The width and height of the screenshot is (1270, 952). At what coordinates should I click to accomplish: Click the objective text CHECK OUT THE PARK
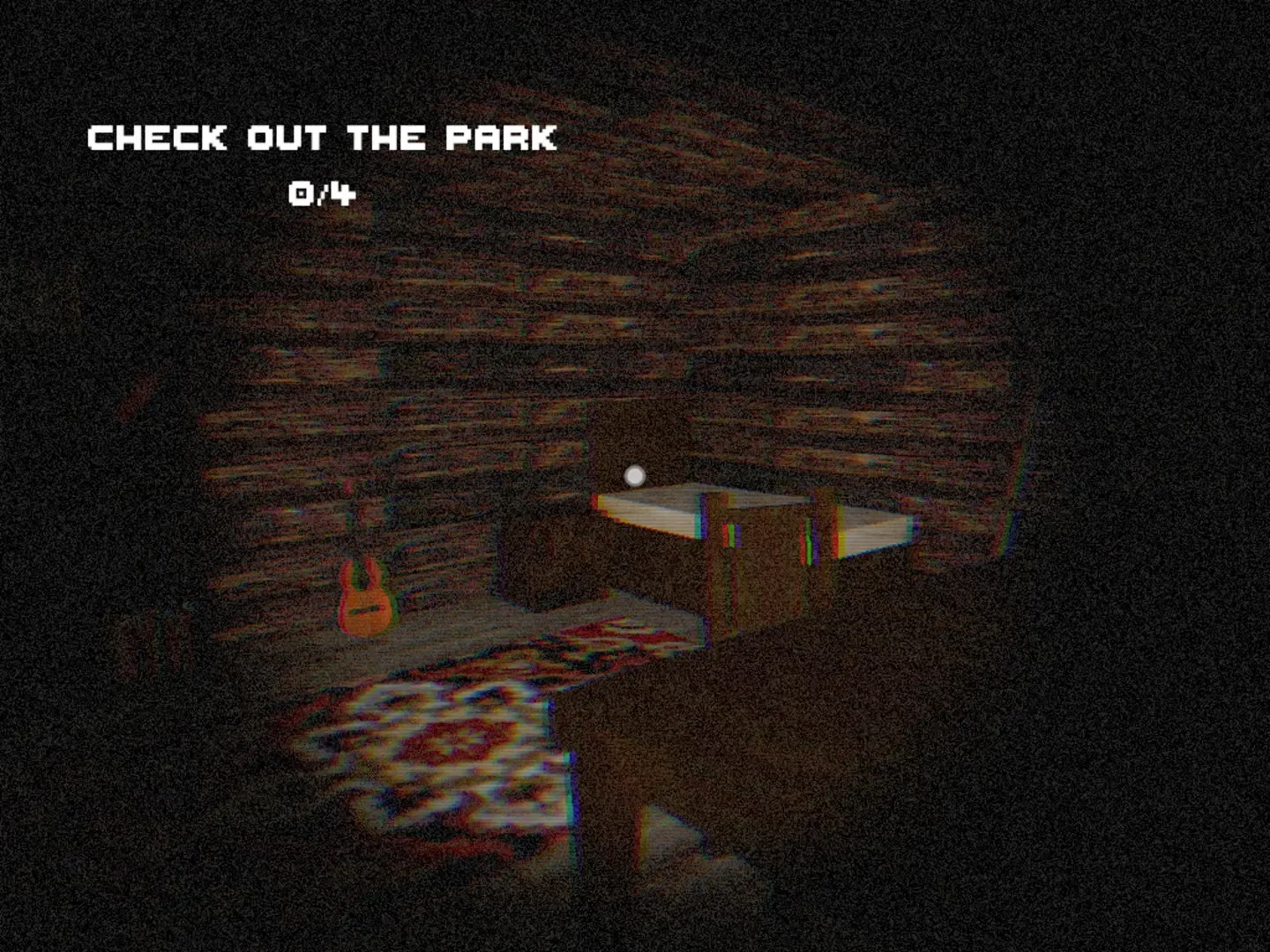(x=322, y=138)
